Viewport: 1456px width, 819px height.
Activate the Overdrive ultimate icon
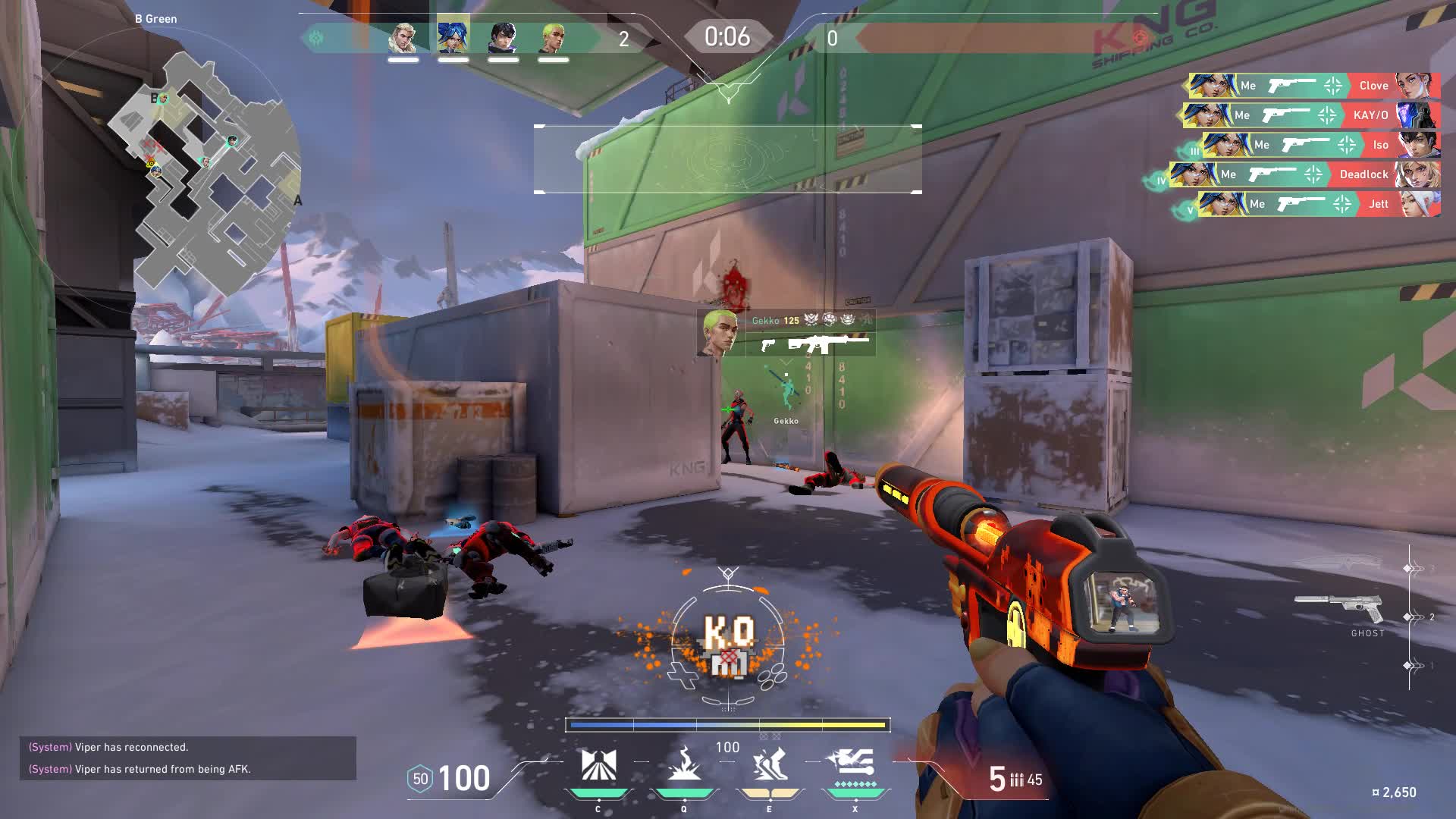click(854, 764)
